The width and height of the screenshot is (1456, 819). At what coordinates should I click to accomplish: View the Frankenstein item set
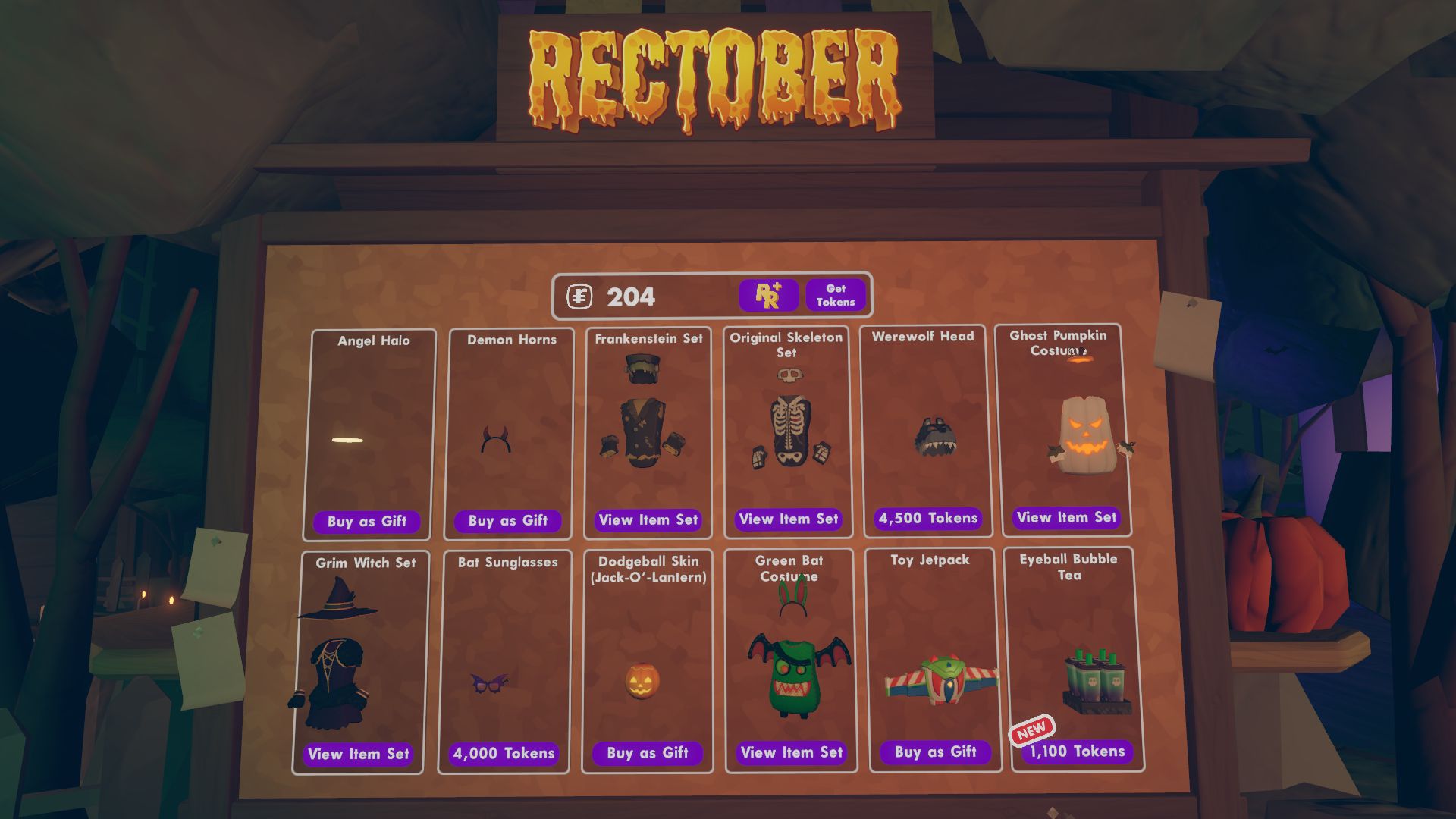(647, 520)
